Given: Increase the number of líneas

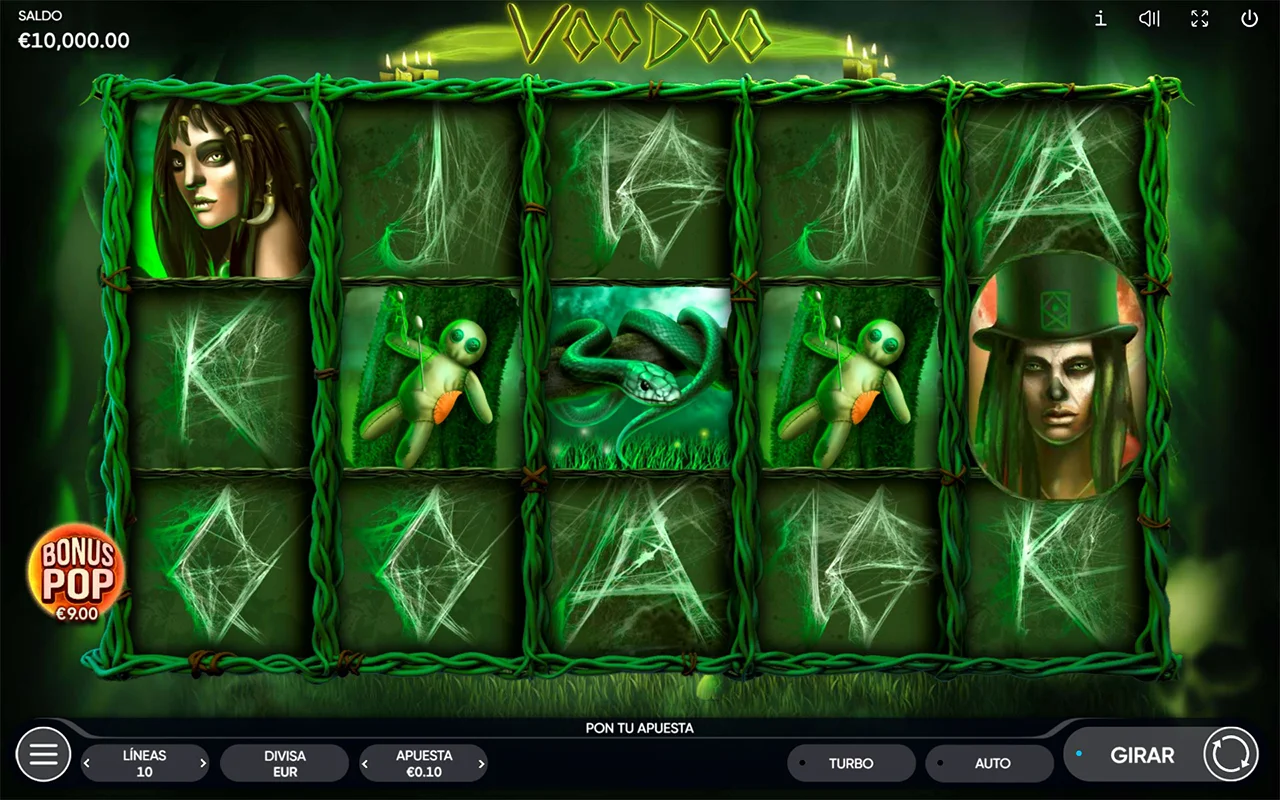Looking at the screenshot, I should pyautogui.click(x=203, y=764).
